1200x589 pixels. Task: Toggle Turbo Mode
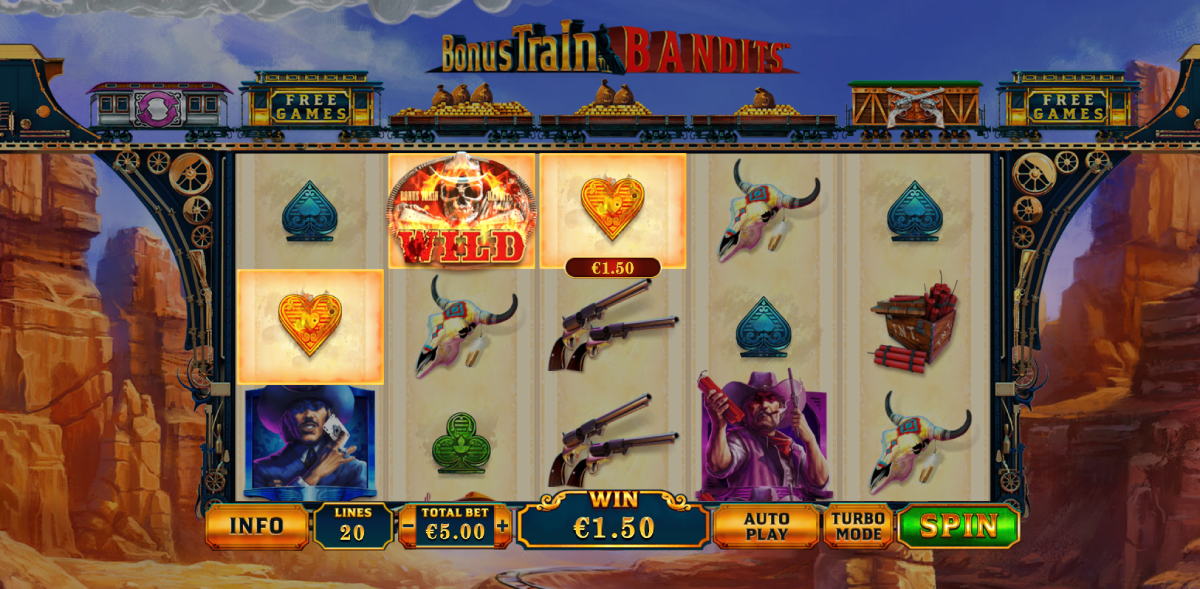(858, 526)
